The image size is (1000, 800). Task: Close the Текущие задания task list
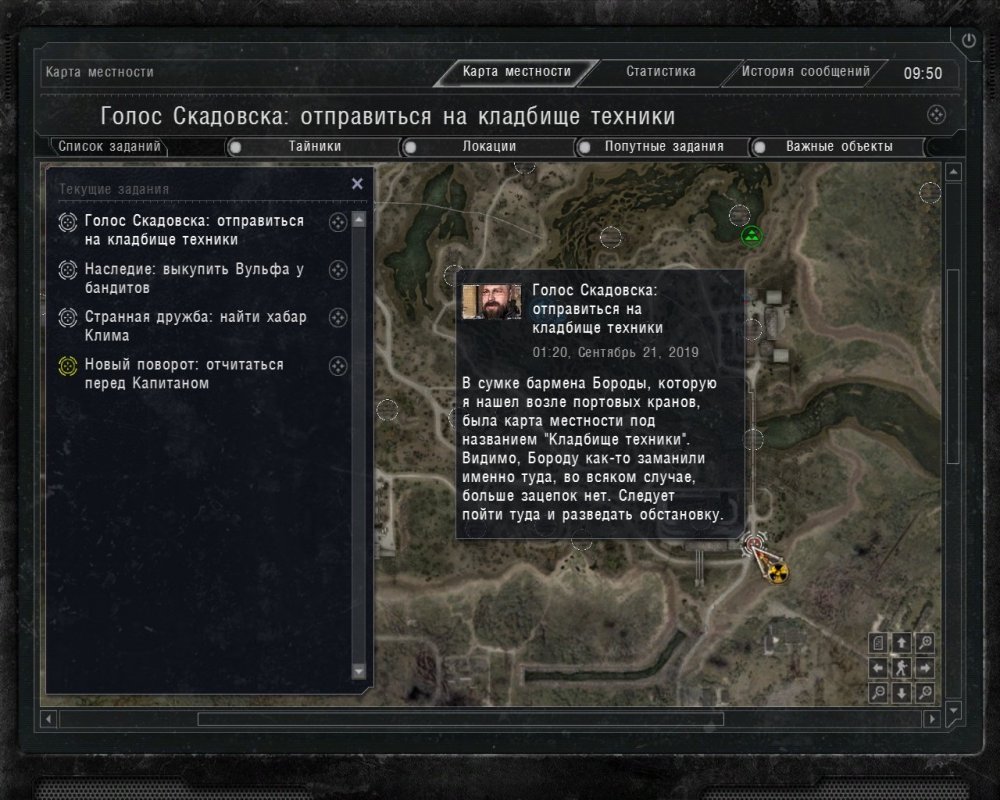(x=357, y=184)
